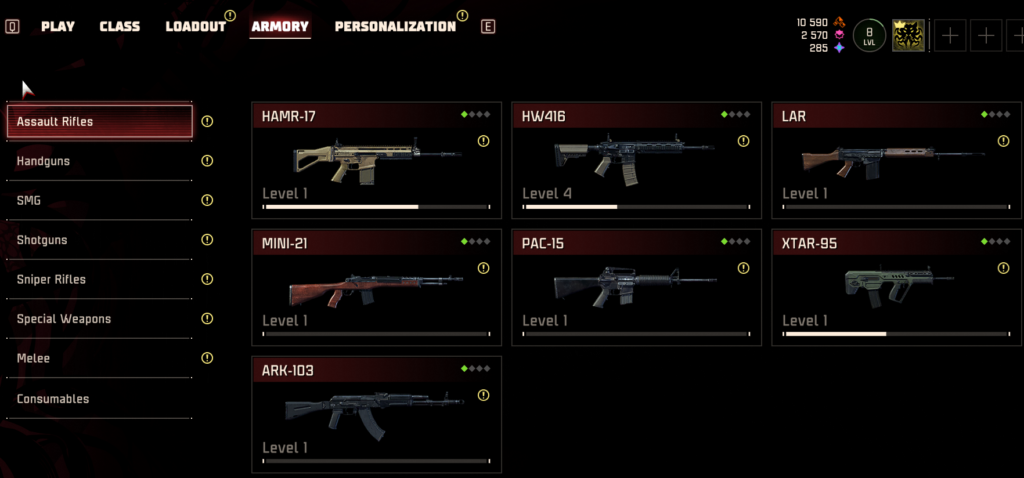Choose the XTAR-95 rifle card

tap(896, 287)
